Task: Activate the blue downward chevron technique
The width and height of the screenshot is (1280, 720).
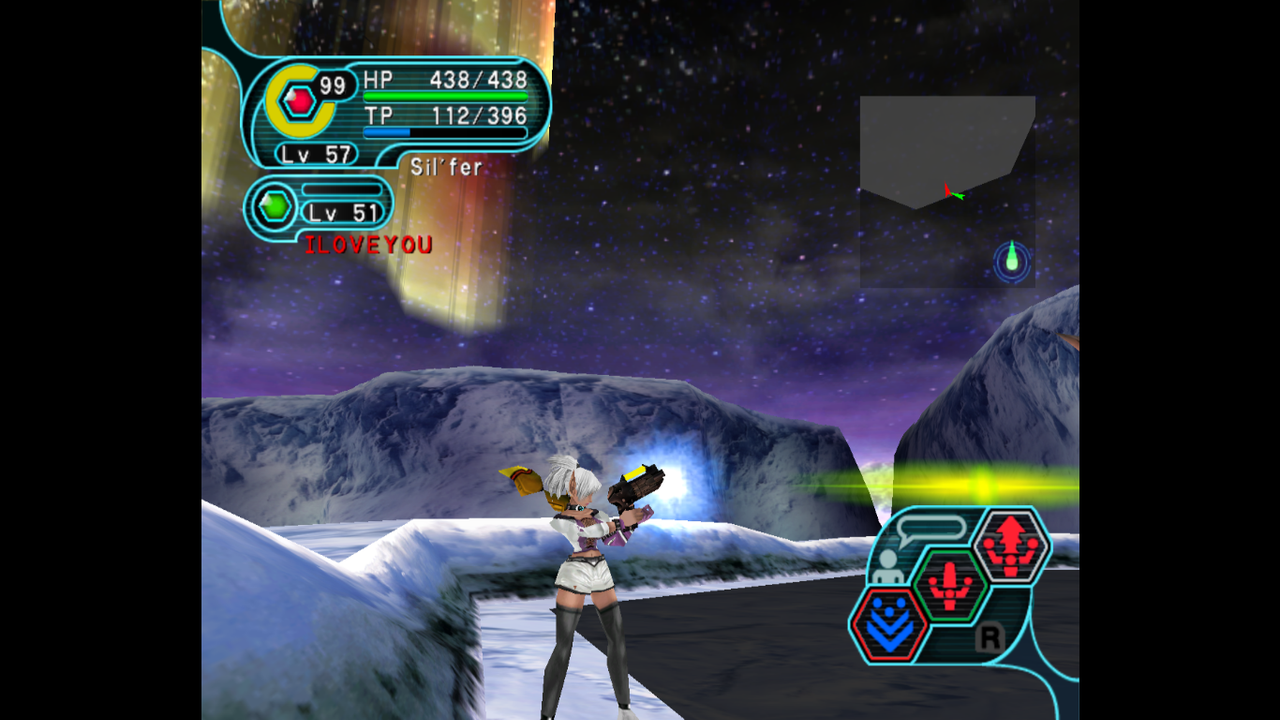Action: [889, 625]
